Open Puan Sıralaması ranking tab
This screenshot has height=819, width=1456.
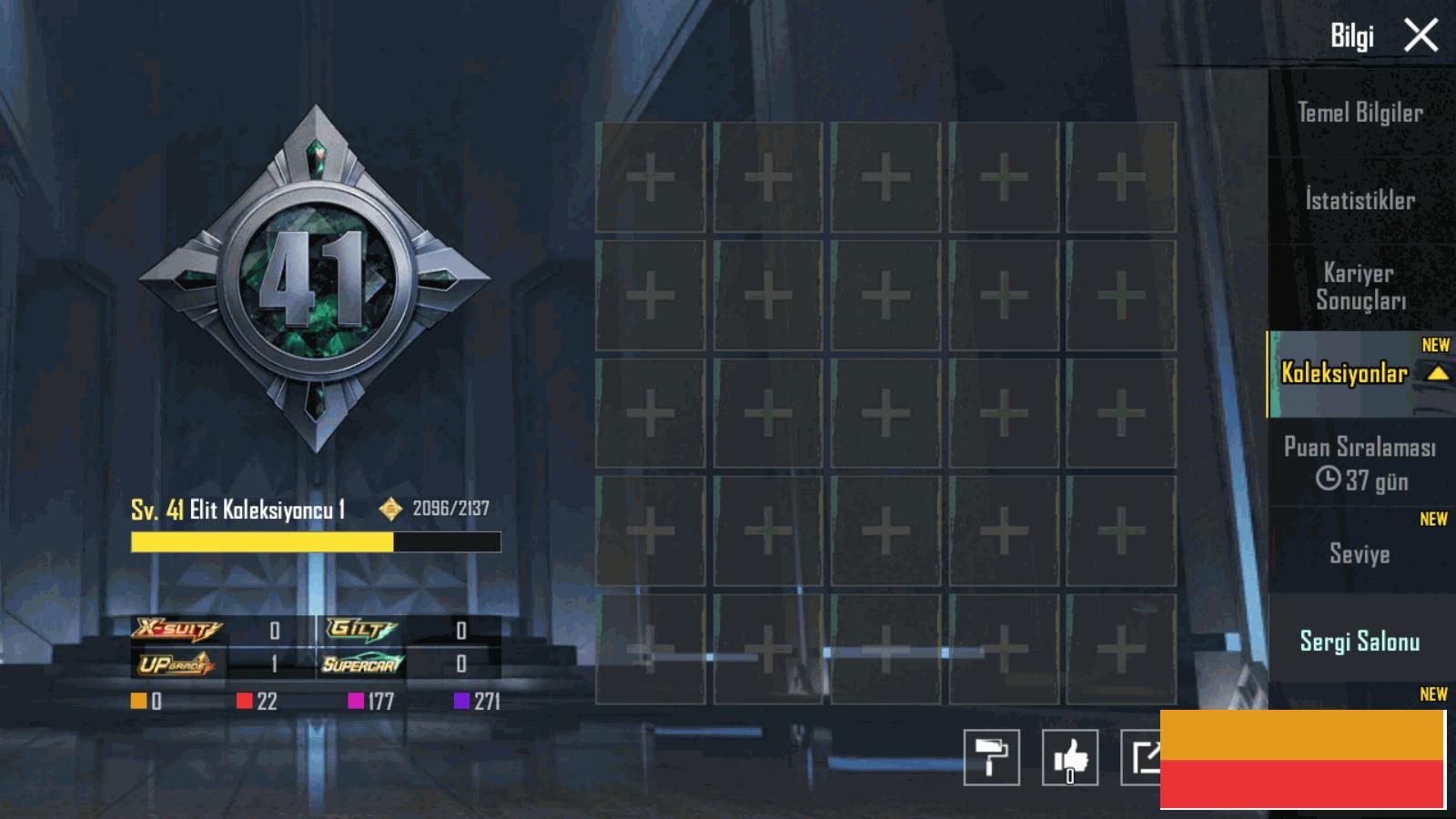coord(1360,462)
